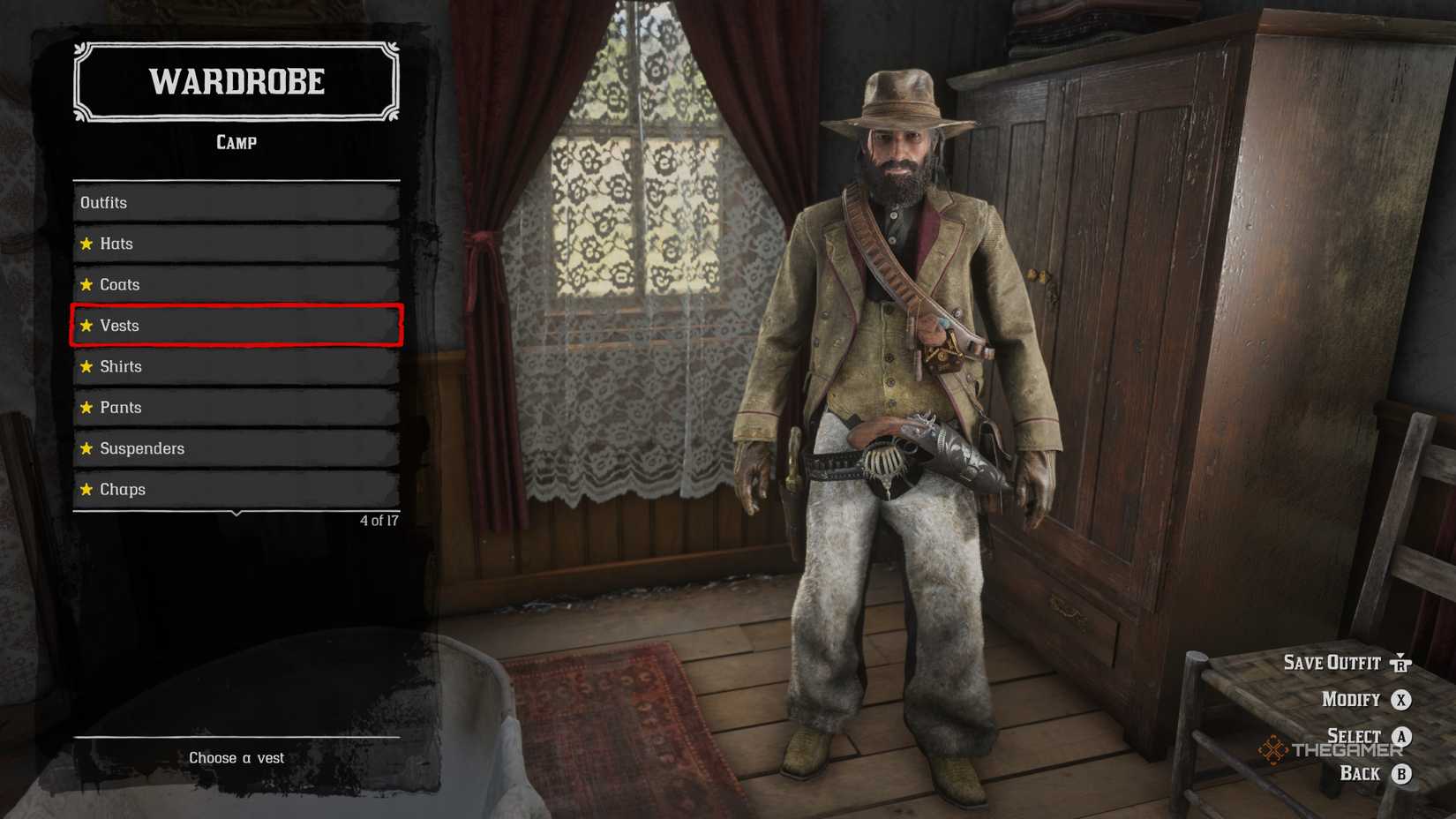Click the star icon next to Pants
Image resolution: width=1456 pixels, height=819 pixels.
[x=86, y=407]
